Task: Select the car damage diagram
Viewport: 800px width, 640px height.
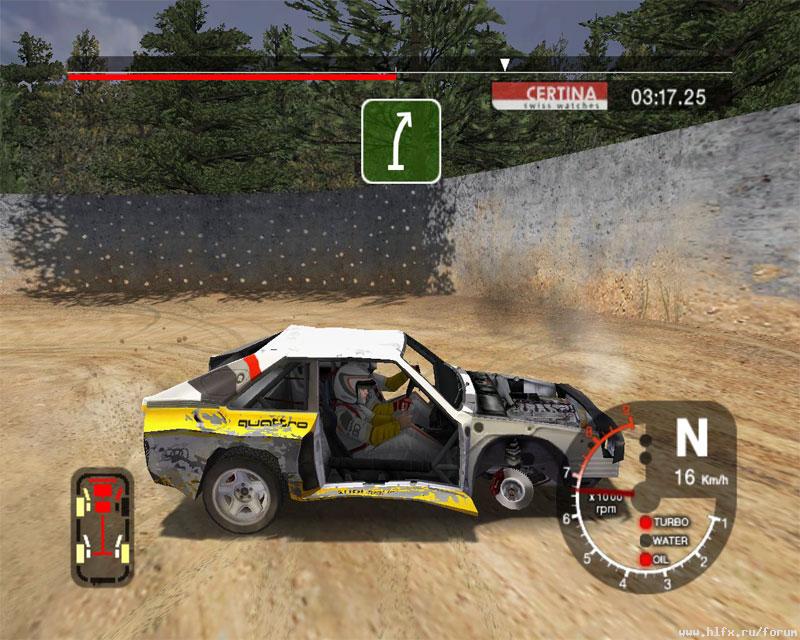Action: click(102, 525)
